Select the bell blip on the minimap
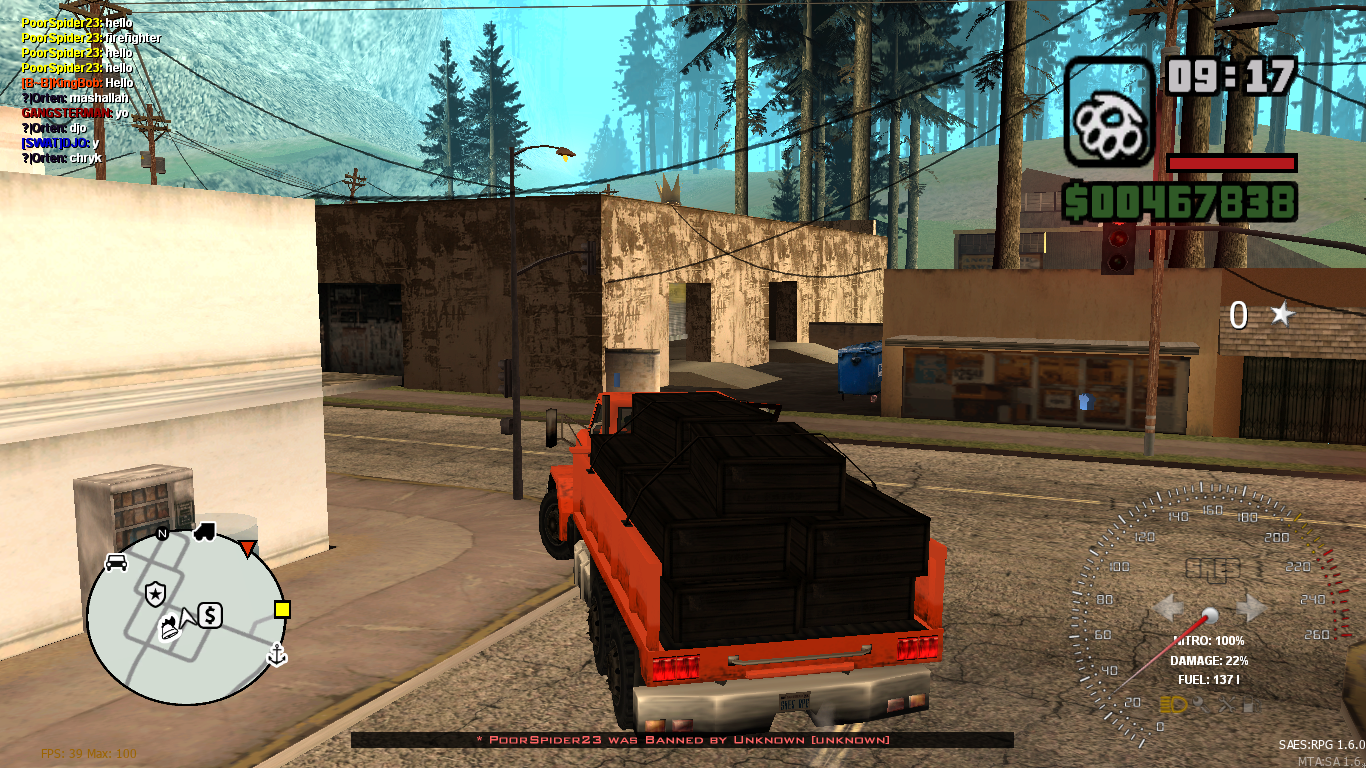Screen dimensions: 1366x768 click(x=168, y=629)
